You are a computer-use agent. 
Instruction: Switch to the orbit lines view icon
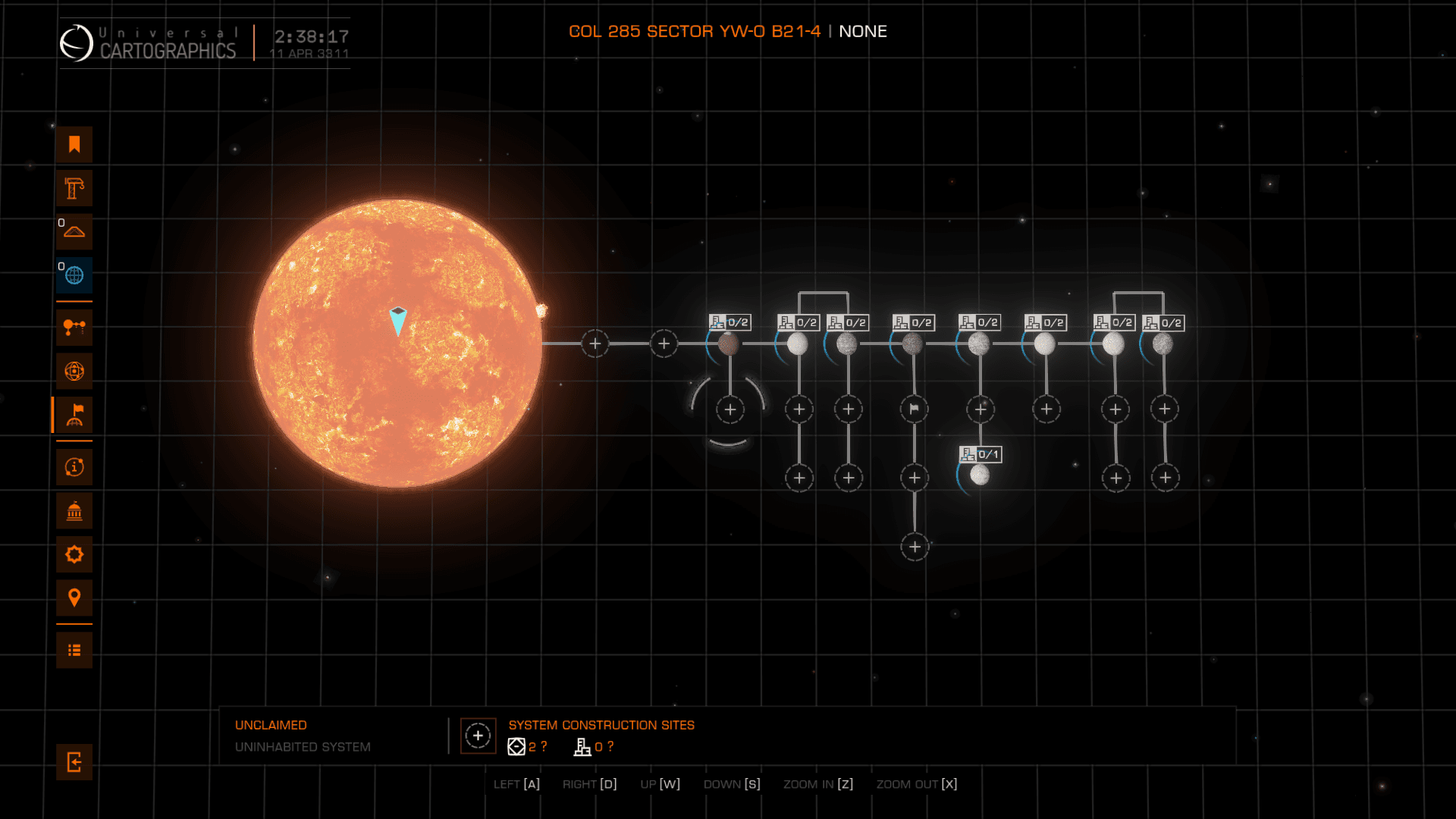[x=74, y=328]
